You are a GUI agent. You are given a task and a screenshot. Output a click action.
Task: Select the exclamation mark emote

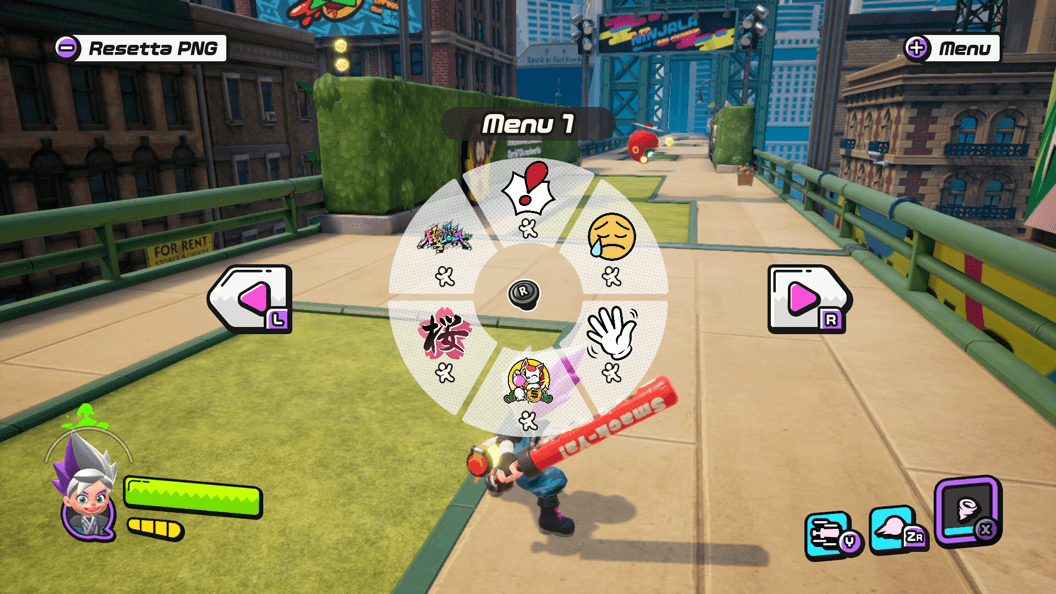(x=527, y=190)
